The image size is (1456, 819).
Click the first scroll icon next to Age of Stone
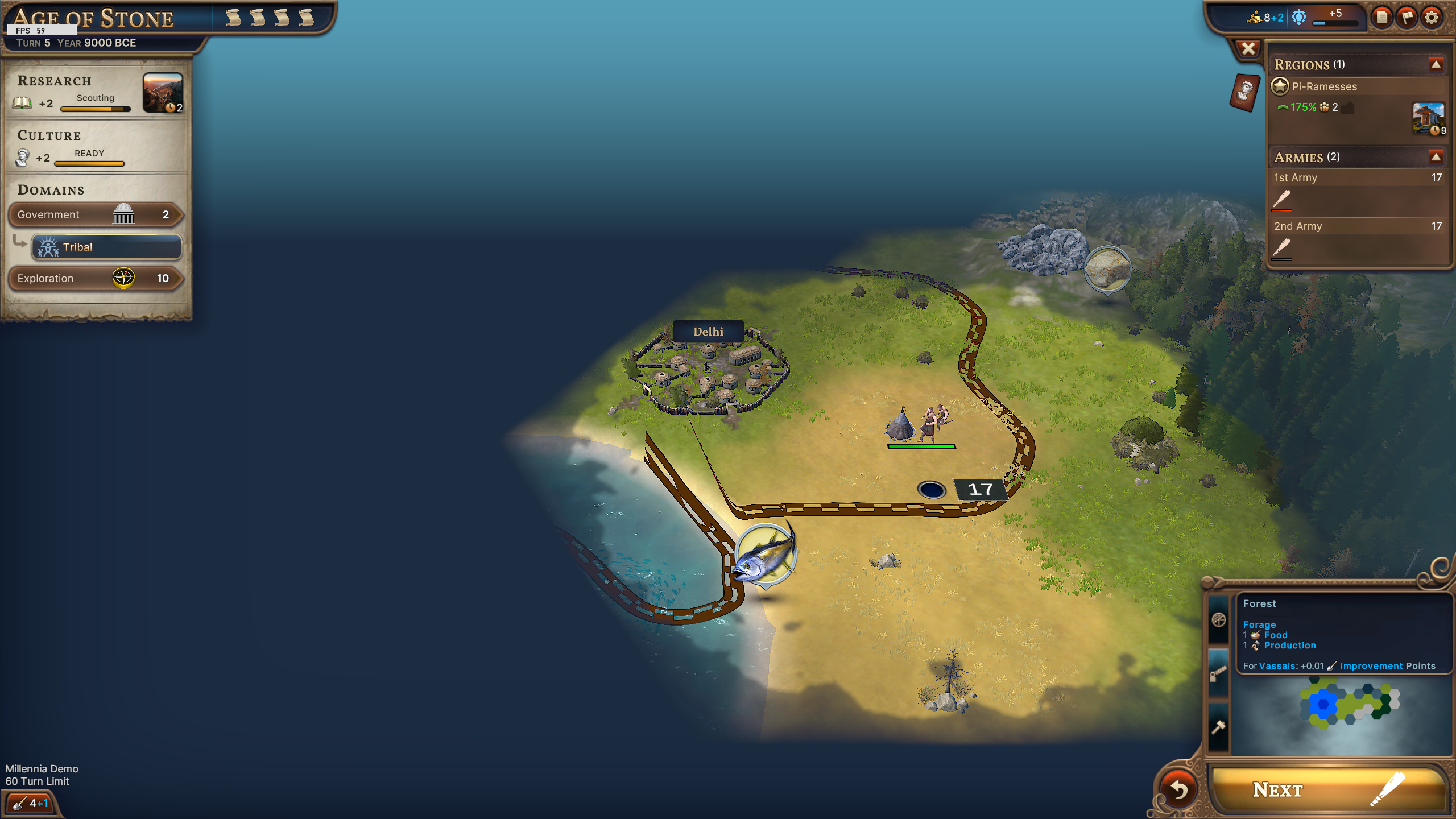tap(233, 17)
